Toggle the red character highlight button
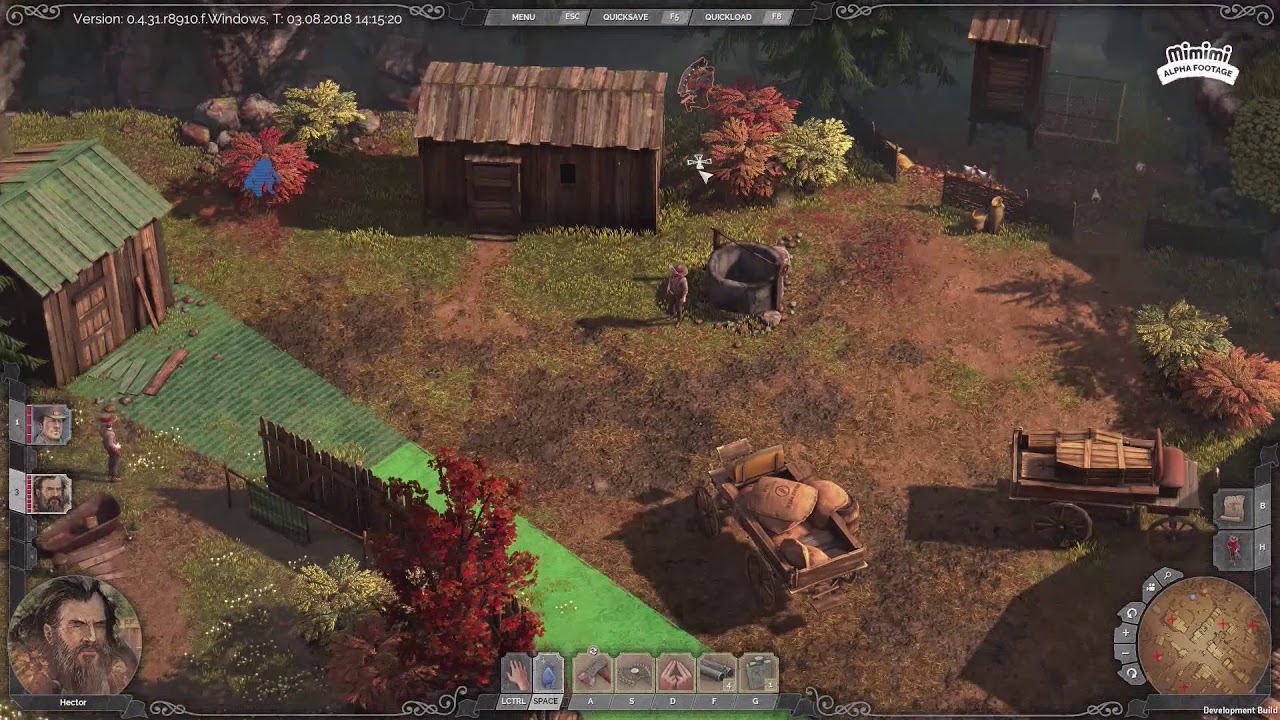The width and height of the screenshot is (1280, 720). click(x=1234, y=547)
